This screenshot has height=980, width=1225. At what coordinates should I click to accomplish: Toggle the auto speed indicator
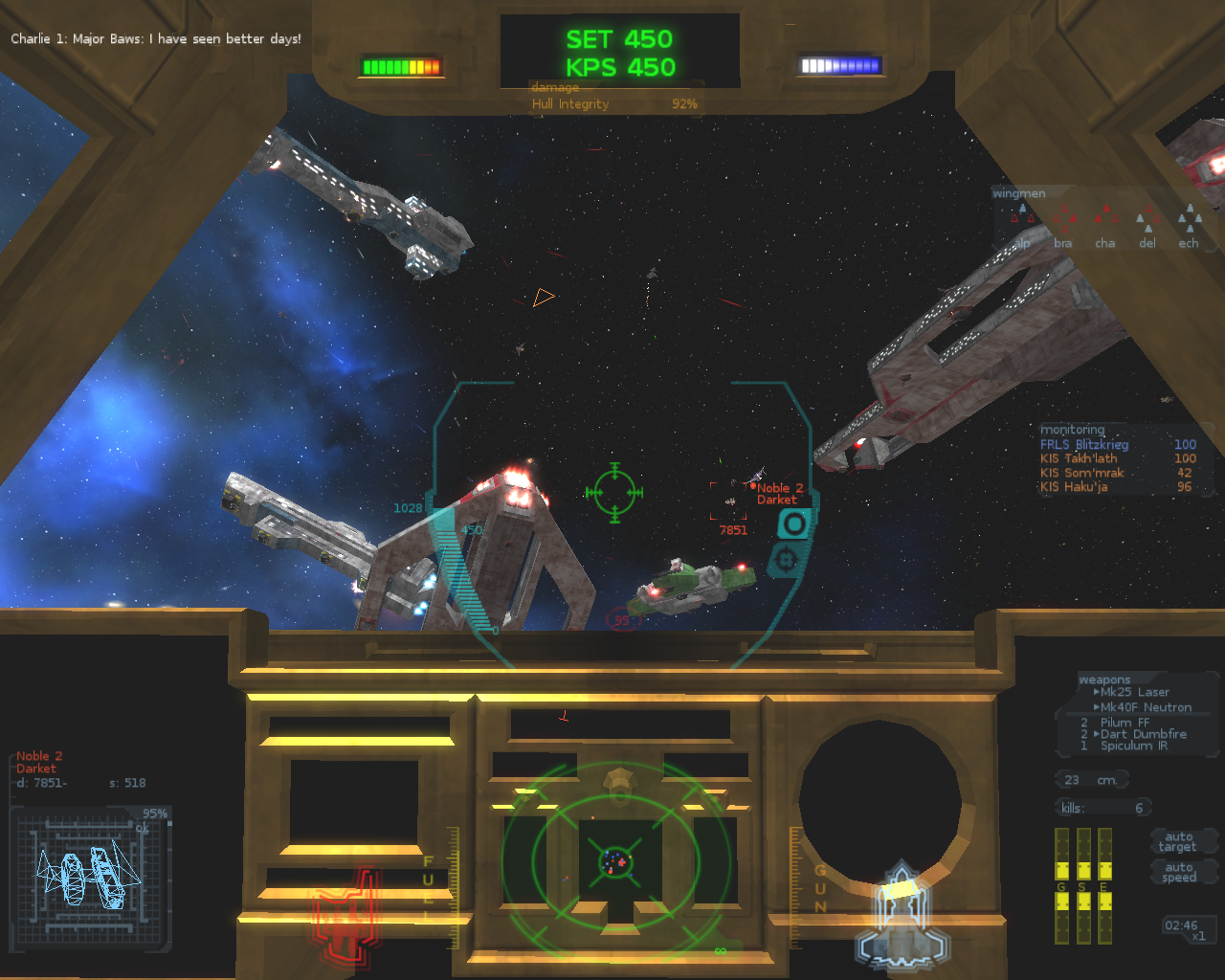click(1179, 872)
